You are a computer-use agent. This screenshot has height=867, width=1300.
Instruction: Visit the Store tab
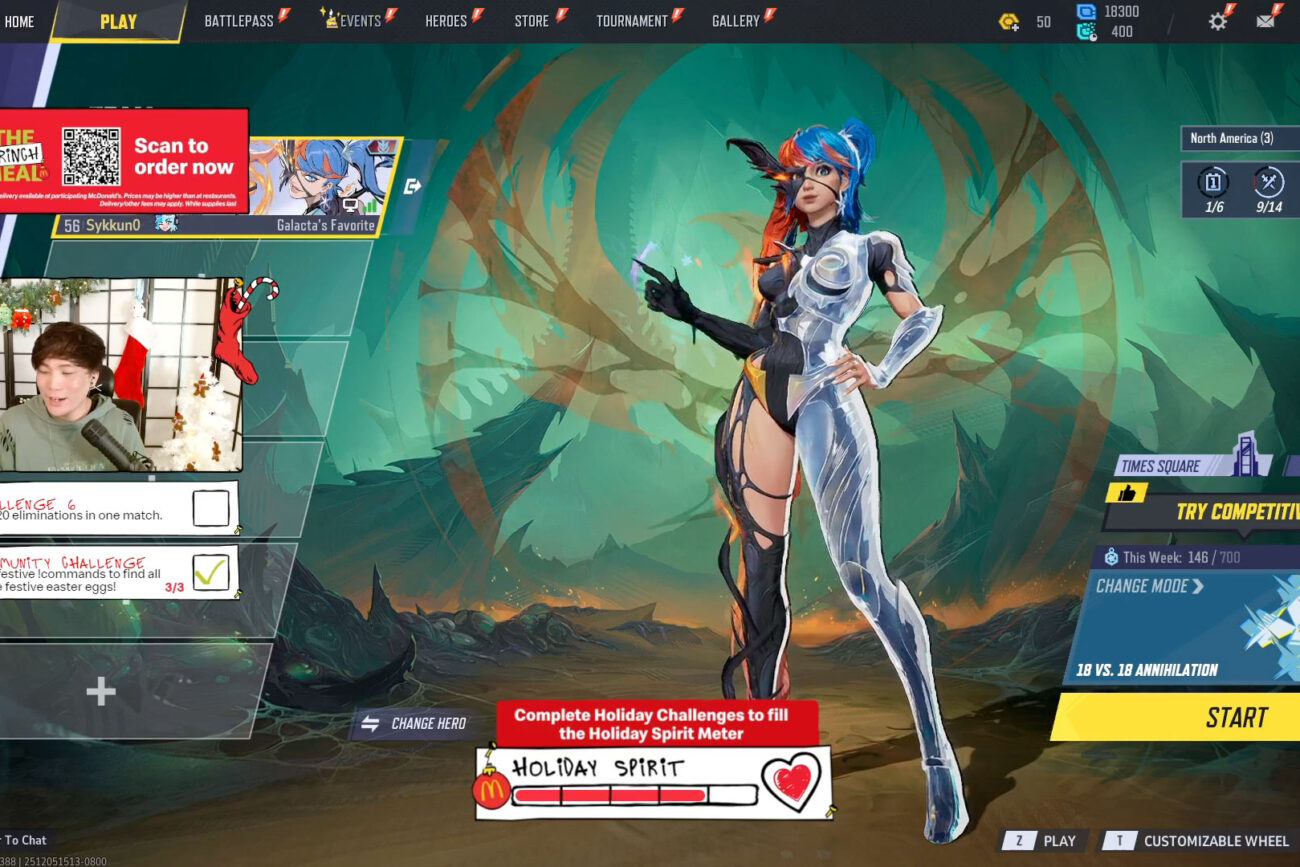coord(532,21)
